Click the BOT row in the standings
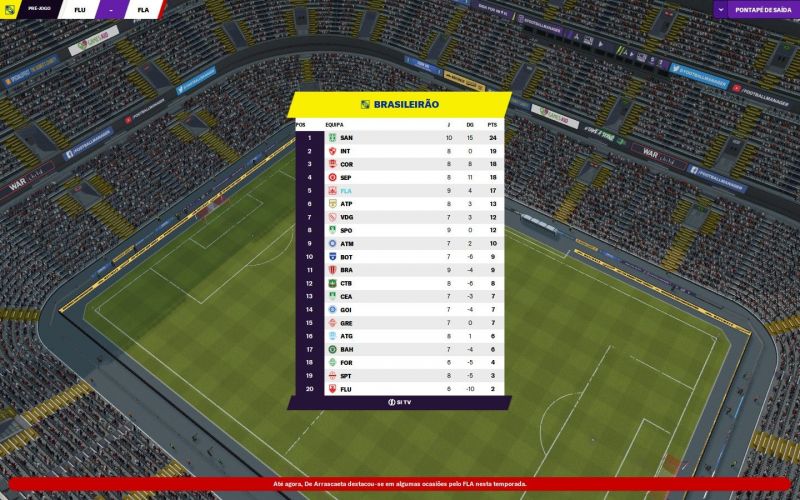The width and height of the screenshot is (800, 500). tap(400, 257)
